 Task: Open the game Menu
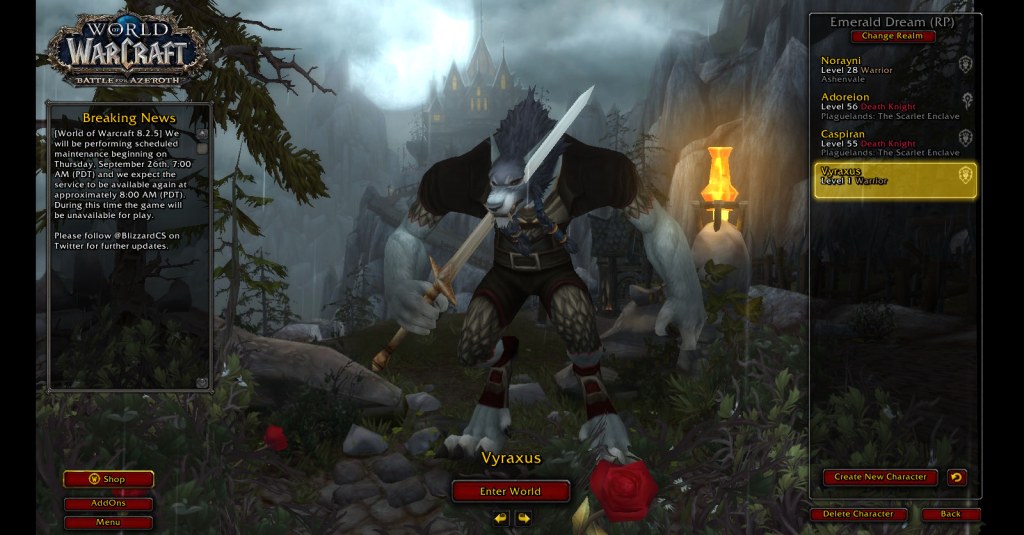(x=108, y=522)
